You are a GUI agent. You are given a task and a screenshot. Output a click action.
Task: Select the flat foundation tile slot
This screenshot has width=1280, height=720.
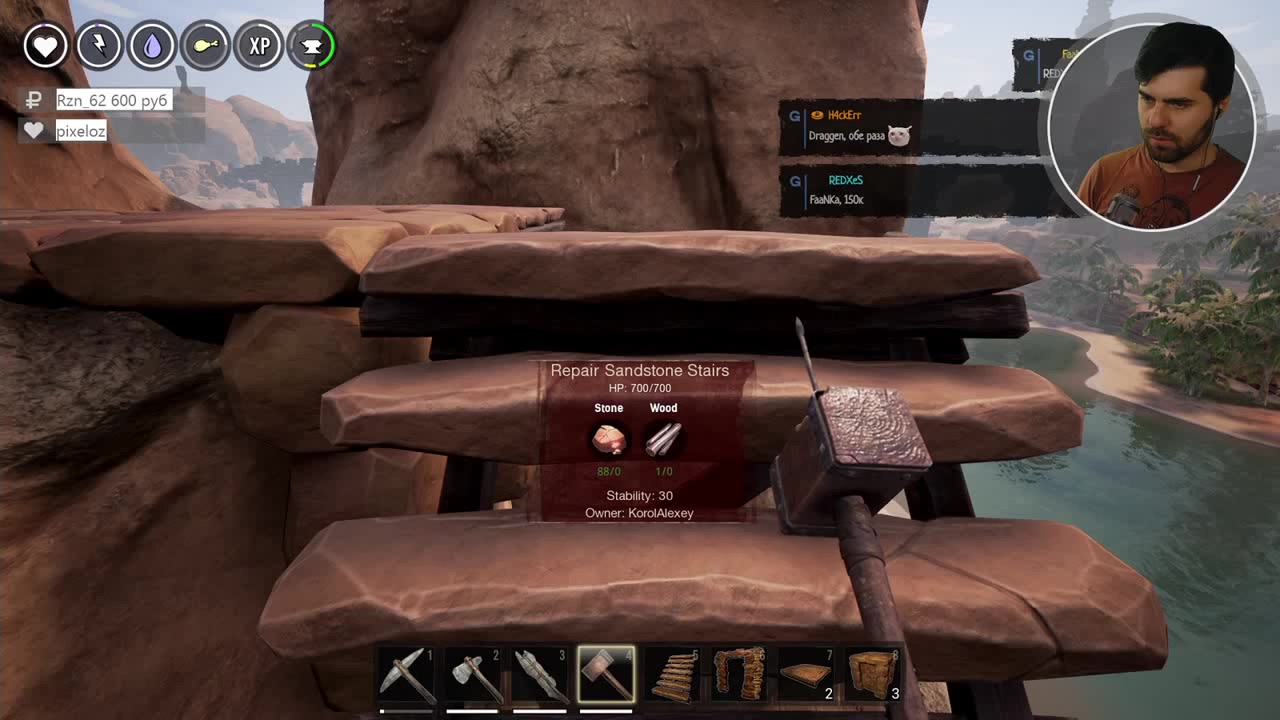806,674
